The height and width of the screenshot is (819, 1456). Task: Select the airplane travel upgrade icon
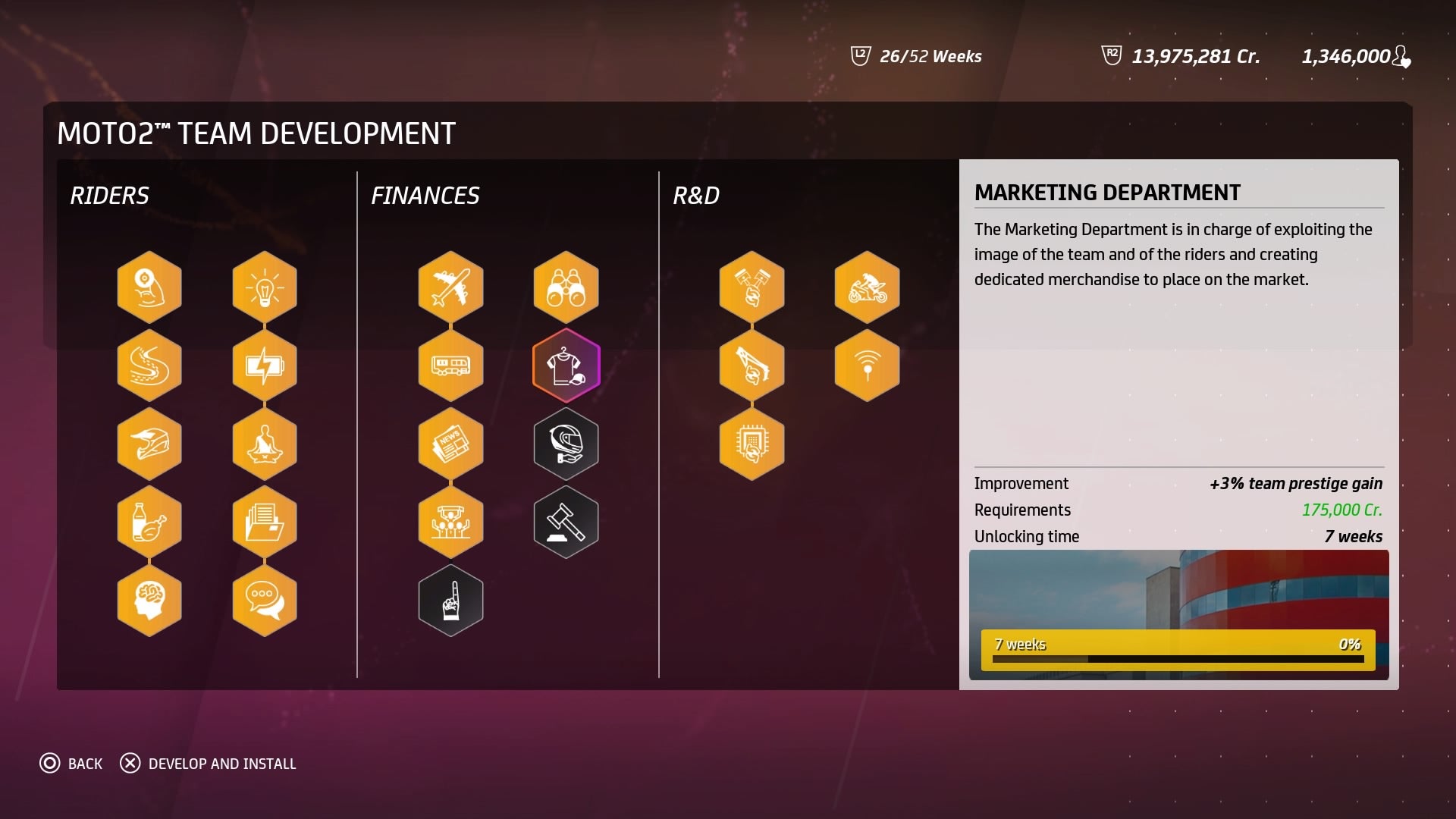pyautogui.click(x=450, y=287)
